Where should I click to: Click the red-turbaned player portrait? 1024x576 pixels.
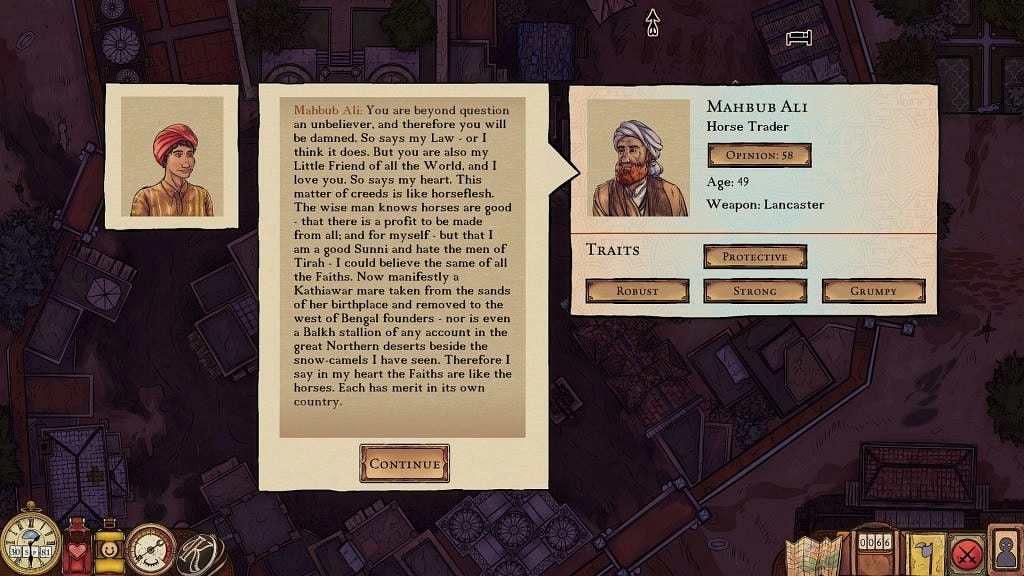pyautogui.click(x=172, y=156)
